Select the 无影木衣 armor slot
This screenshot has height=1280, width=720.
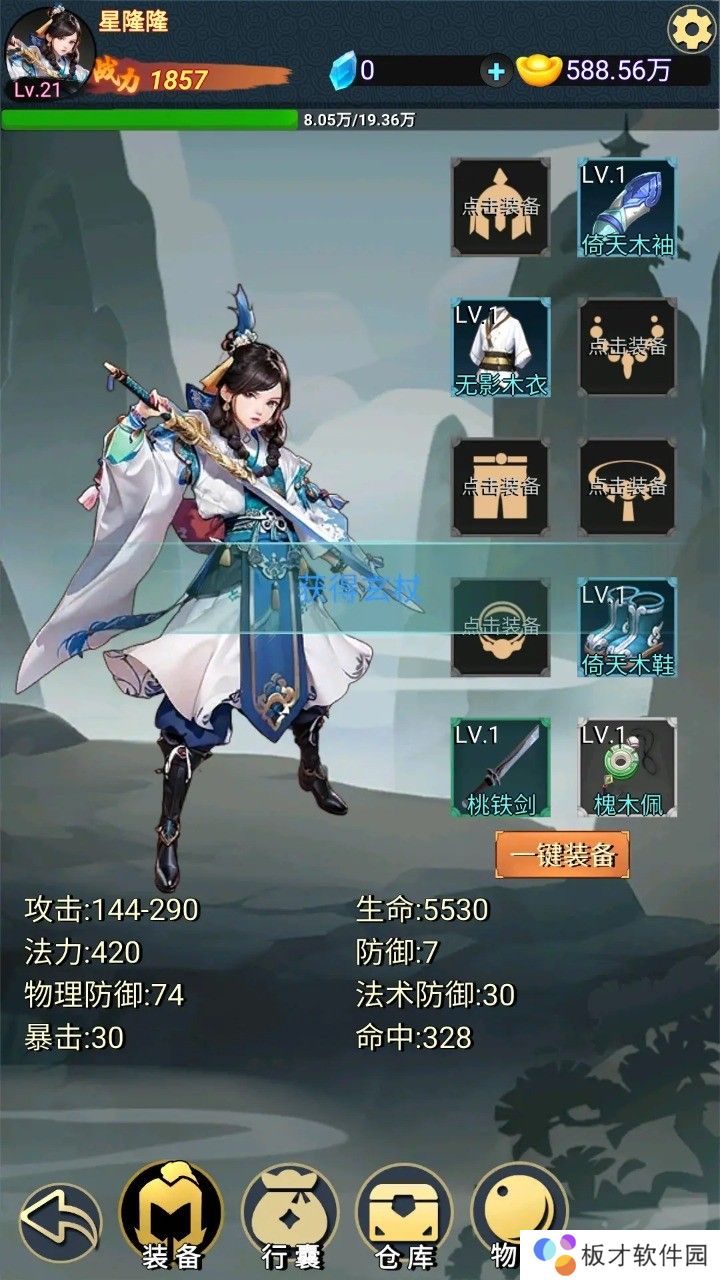click(500, 347)
